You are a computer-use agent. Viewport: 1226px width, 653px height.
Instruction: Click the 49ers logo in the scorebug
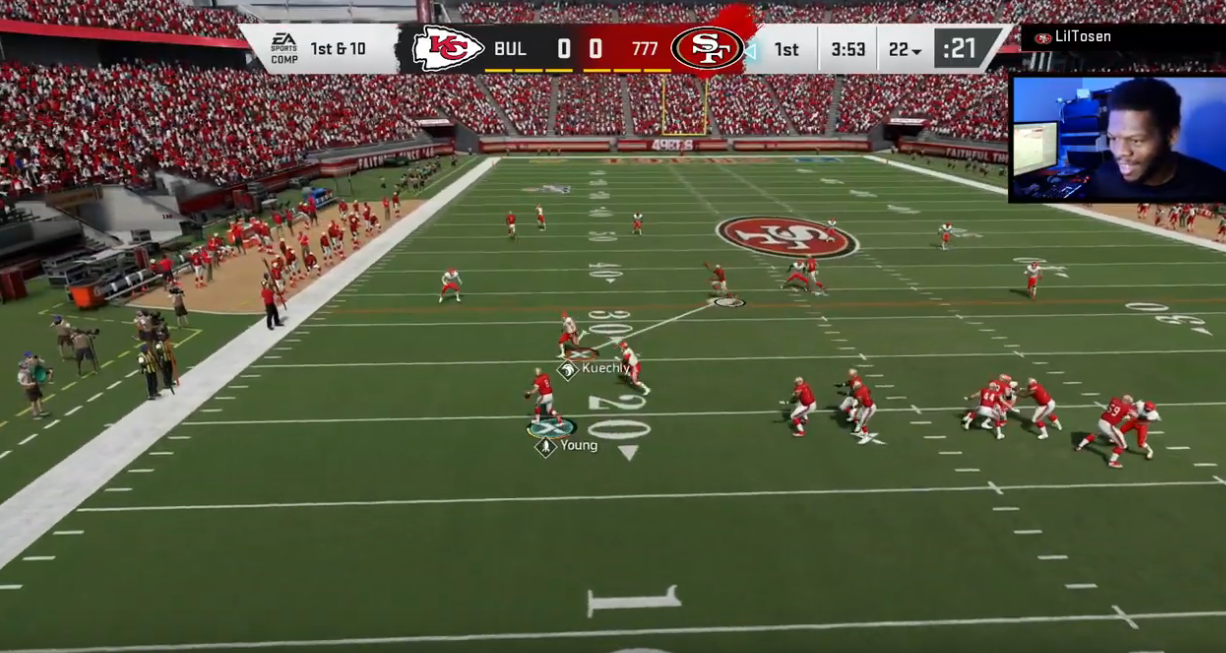pos(707,48)
